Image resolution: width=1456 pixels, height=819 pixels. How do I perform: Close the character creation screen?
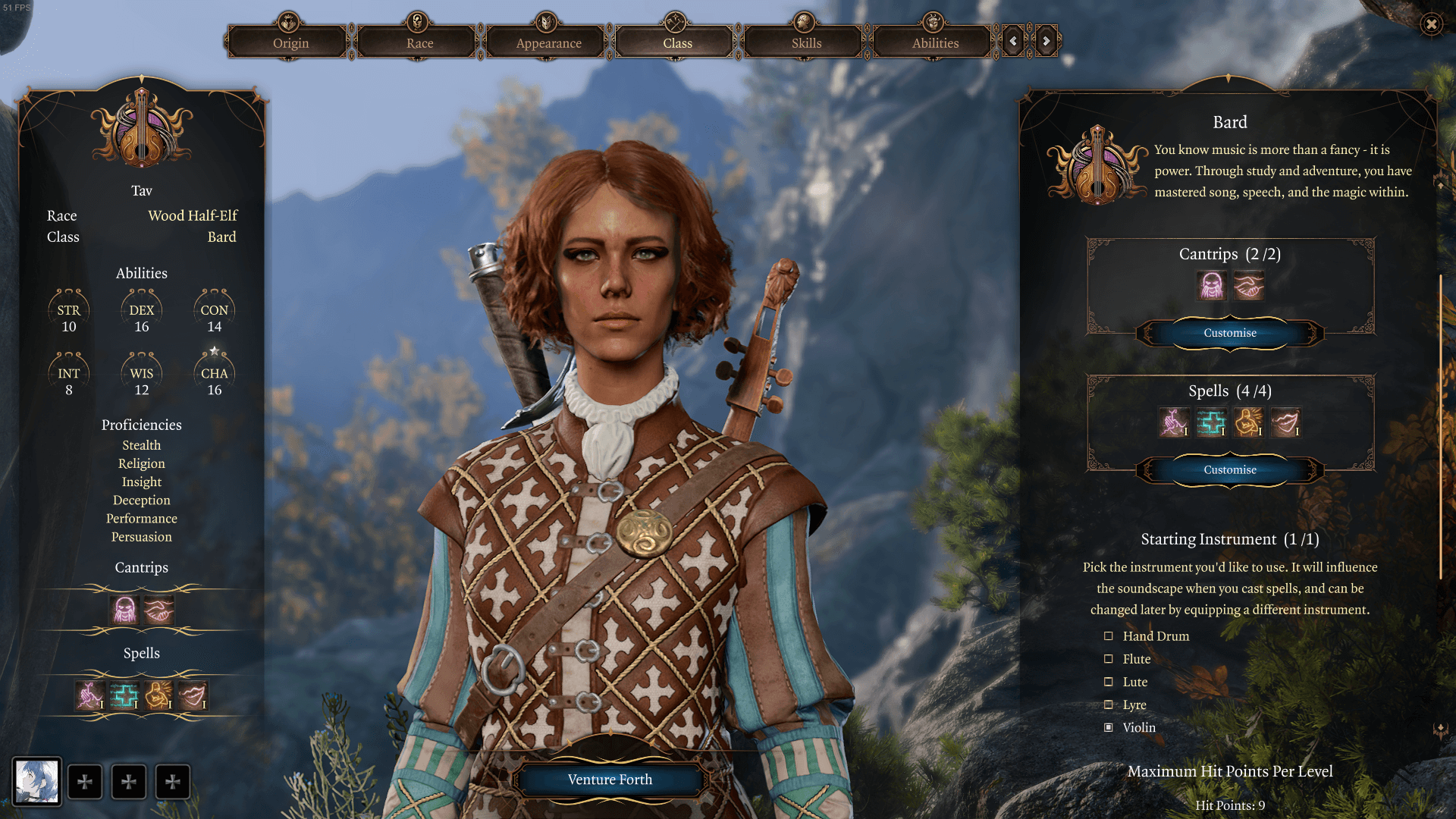point(1431,24)
